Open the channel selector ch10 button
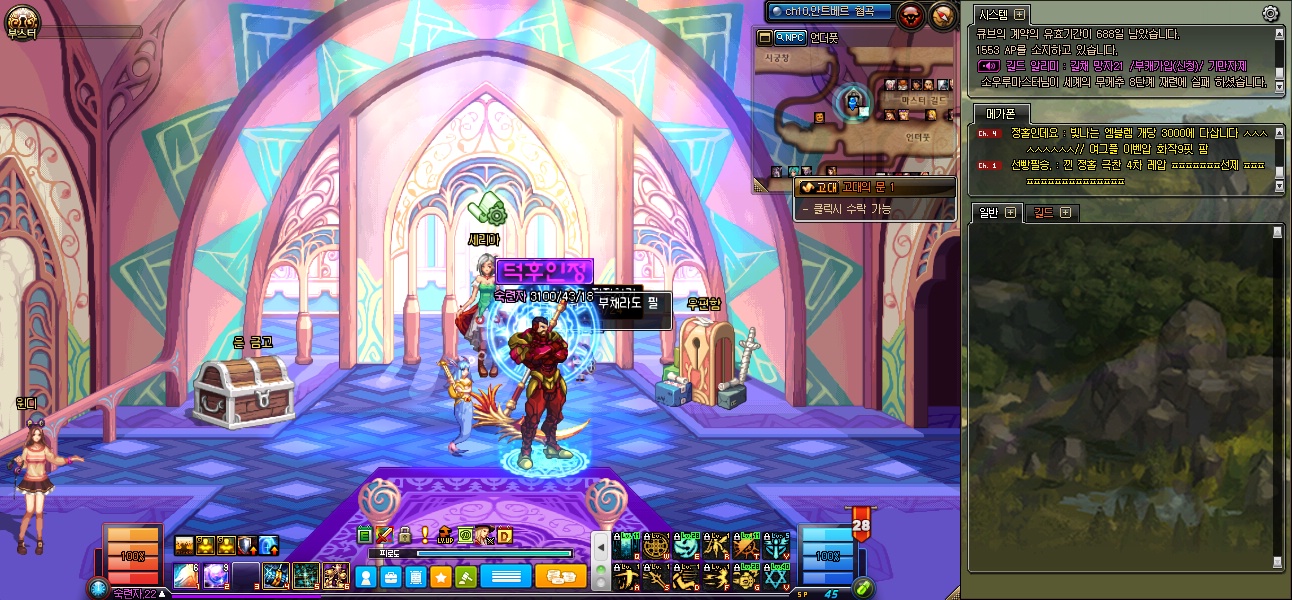1292x600 pixels. 829,11
